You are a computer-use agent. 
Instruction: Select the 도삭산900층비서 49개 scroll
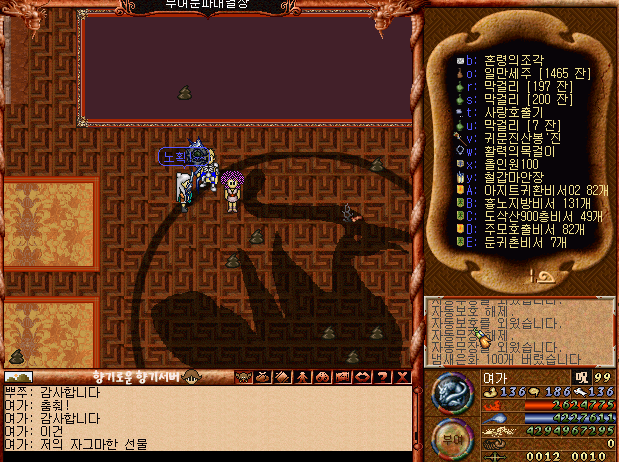tap(528, 215)
